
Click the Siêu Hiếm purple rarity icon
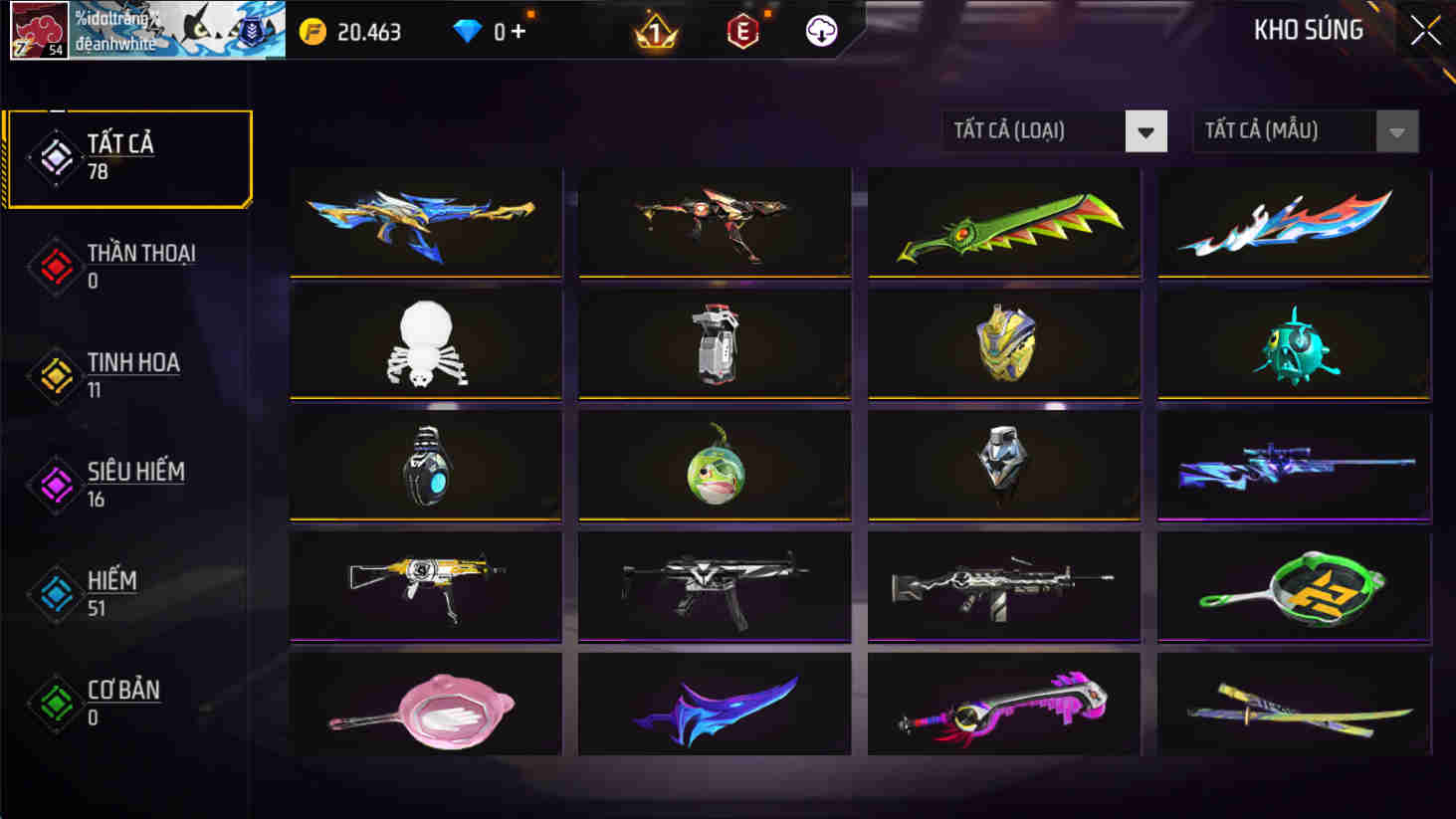point(55,483)
